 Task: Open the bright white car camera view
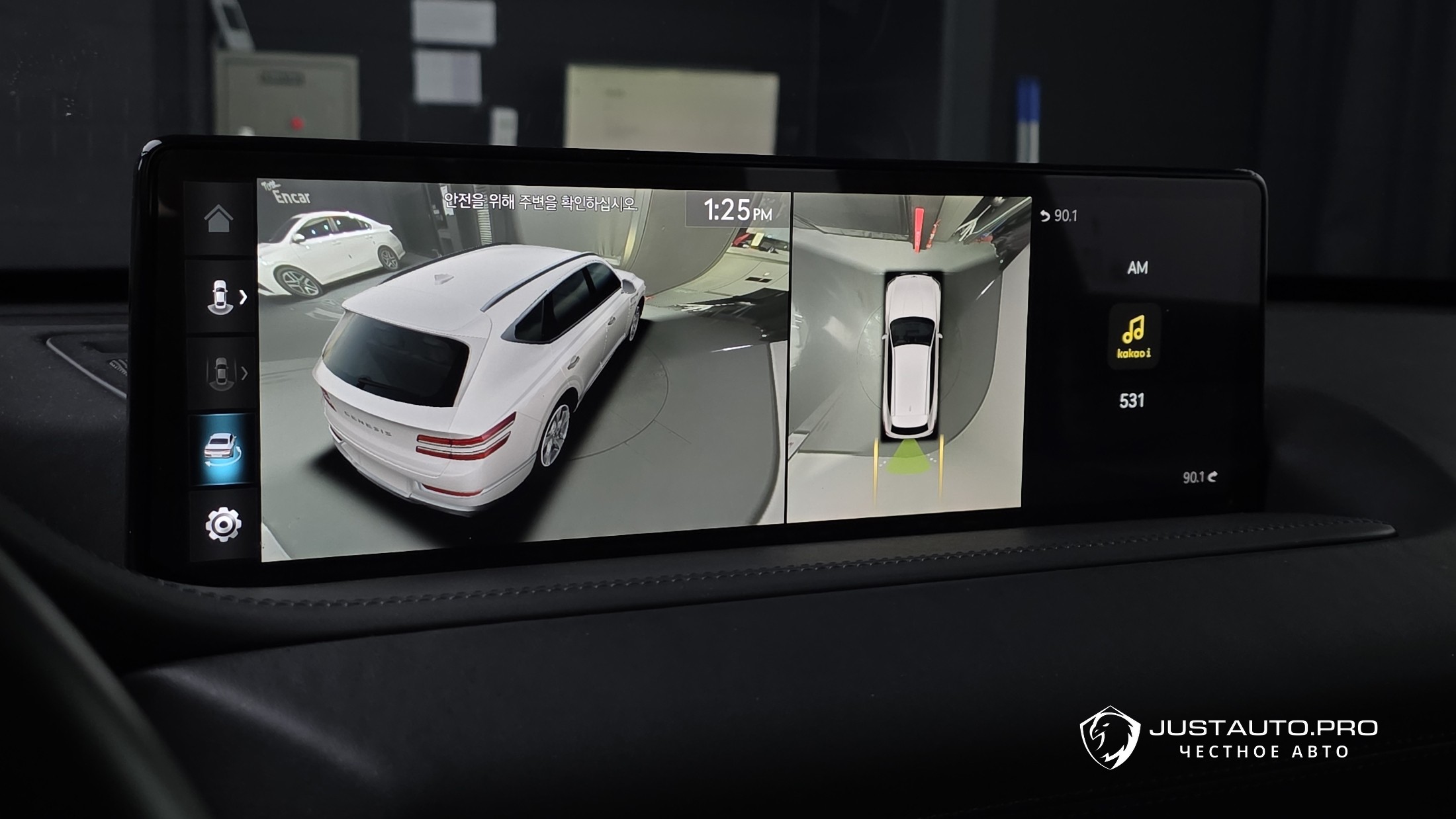[x=223, y=296]
